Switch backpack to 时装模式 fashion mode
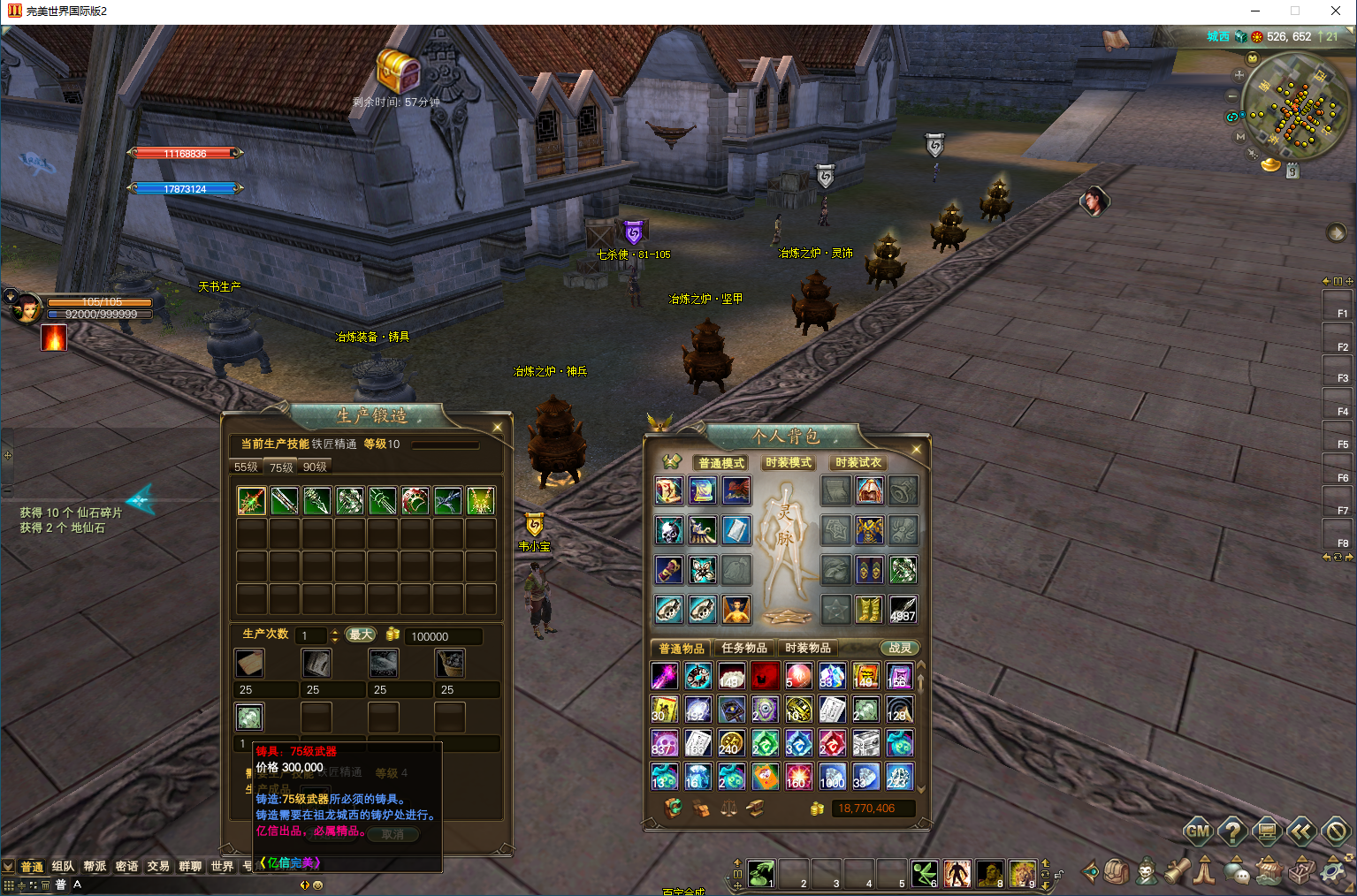The image size is (1357, 896). [x=787, y=462]
